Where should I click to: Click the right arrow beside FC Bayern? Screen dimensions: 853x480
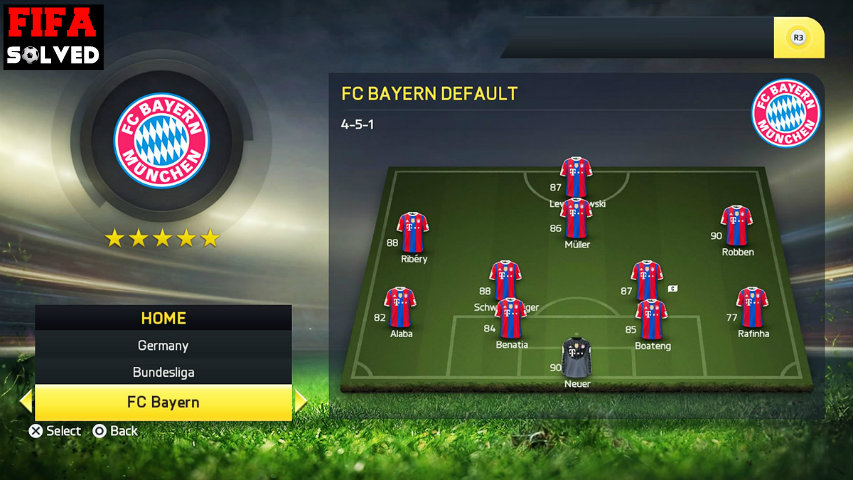click(x=300, y=402)
